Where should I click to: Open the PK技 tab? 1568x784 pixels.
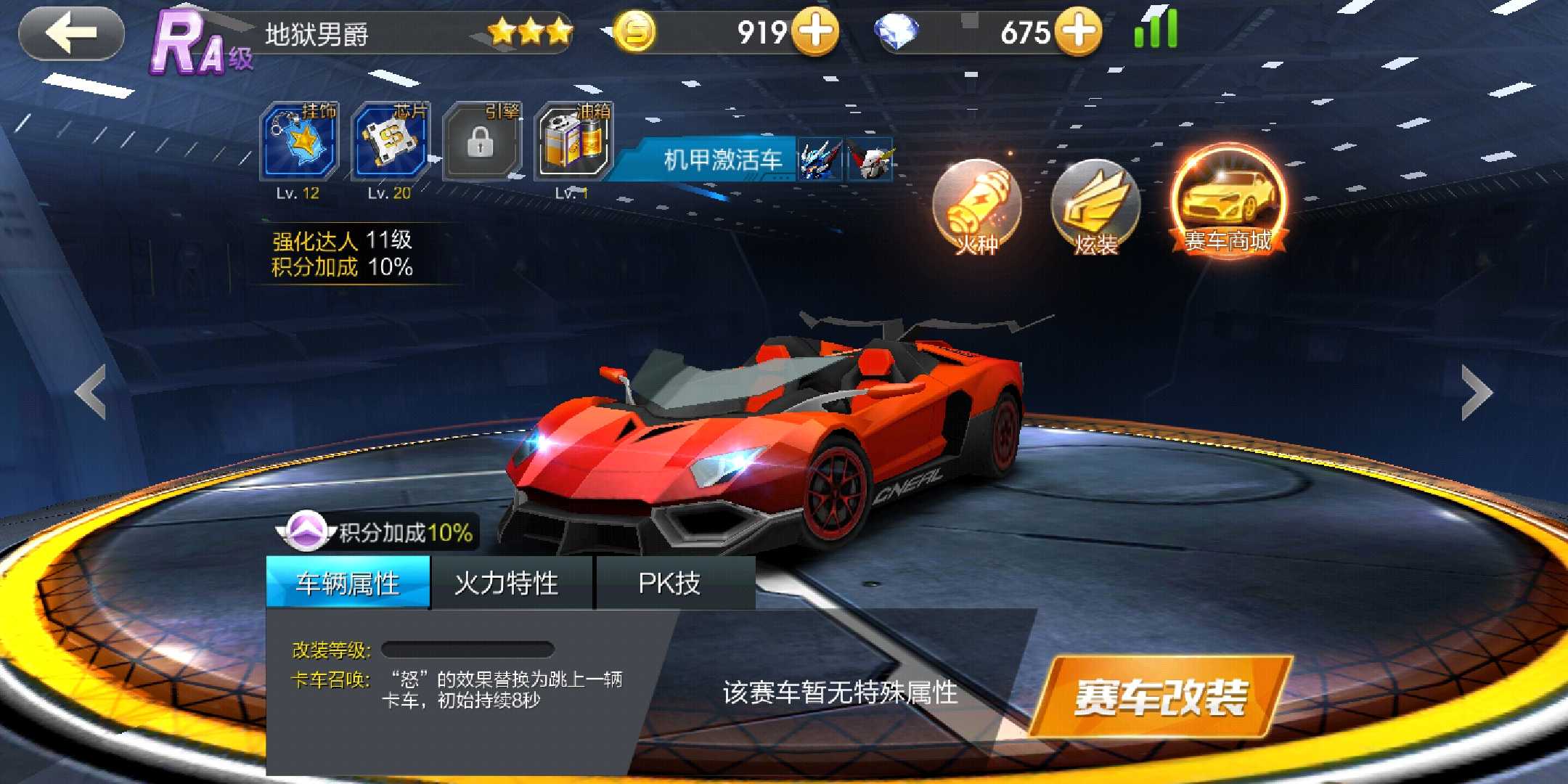669,583
